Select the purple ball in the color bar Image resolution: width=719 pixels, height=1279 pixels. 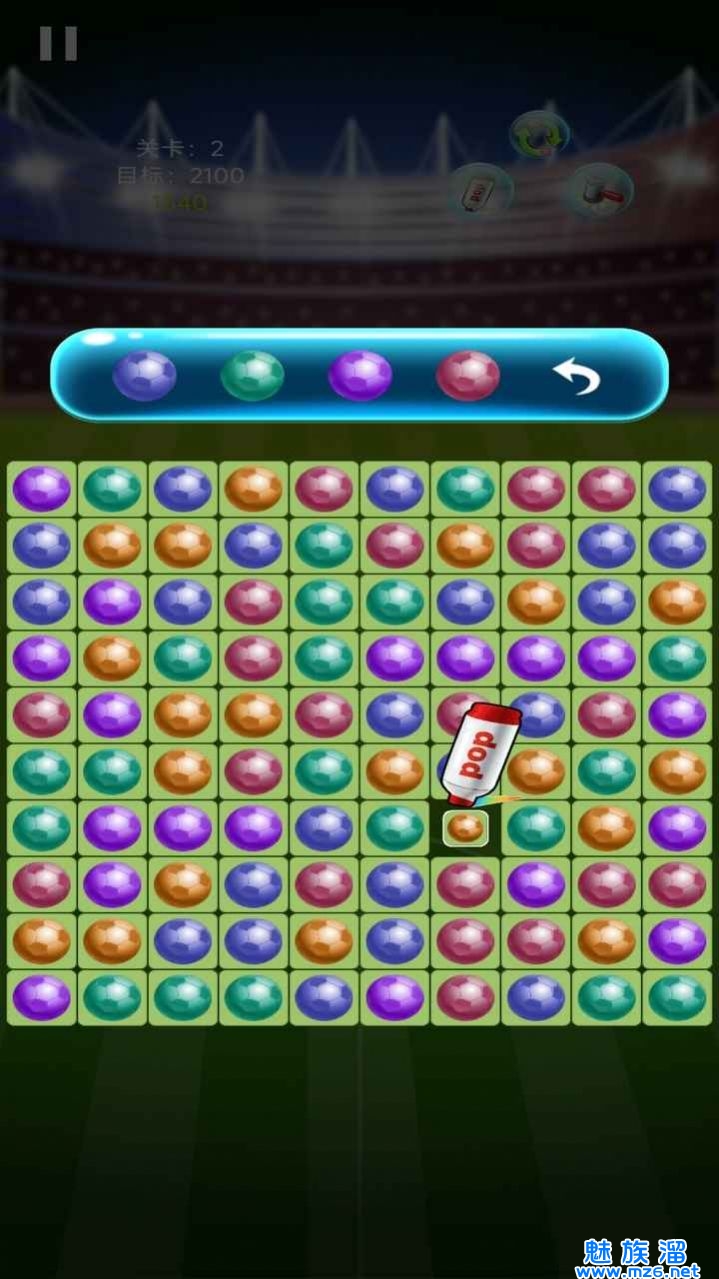pyautogui.click(x=360, y=375)
